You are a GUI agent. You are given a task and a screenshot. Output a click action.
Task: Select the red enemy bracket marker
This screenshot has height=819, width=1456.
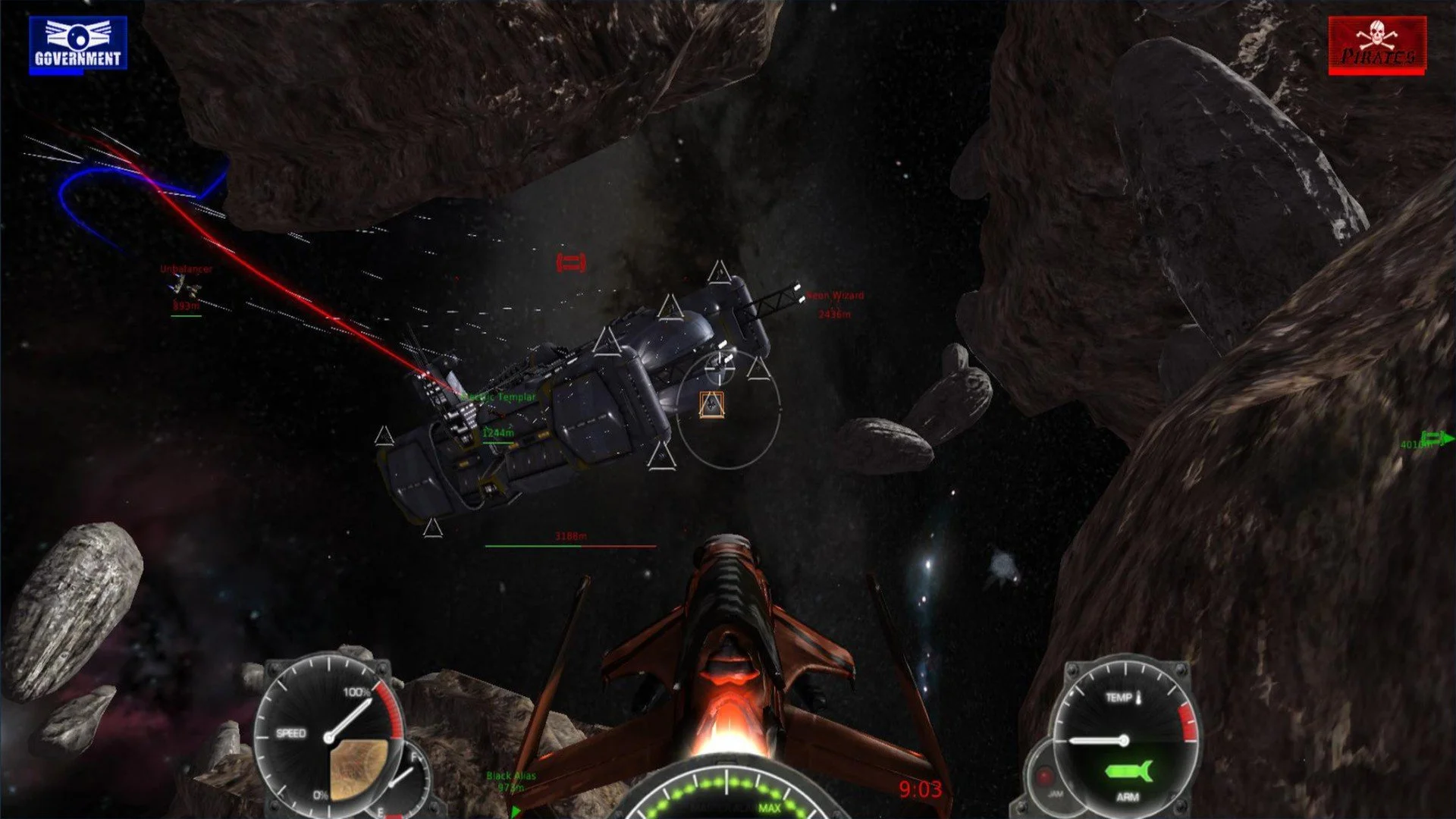(x=571, y=263)
